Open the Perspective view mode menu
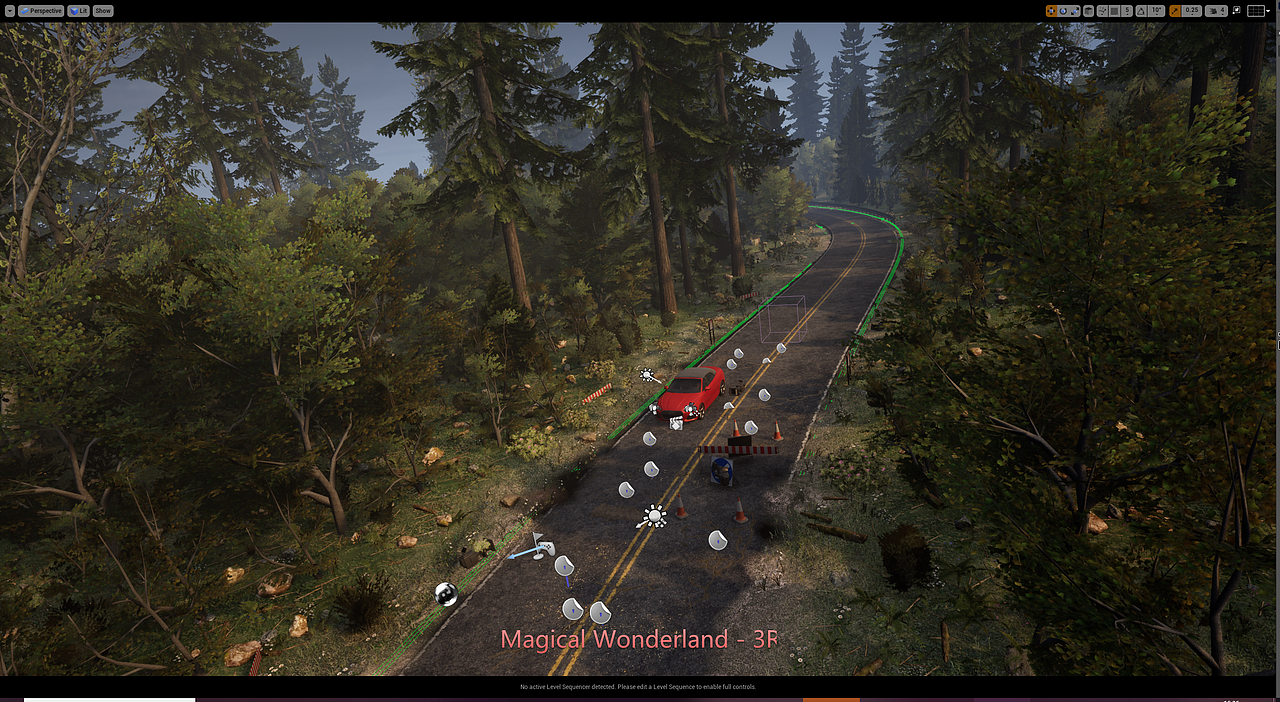The image size is (1280, 702). tap(41, 11)
